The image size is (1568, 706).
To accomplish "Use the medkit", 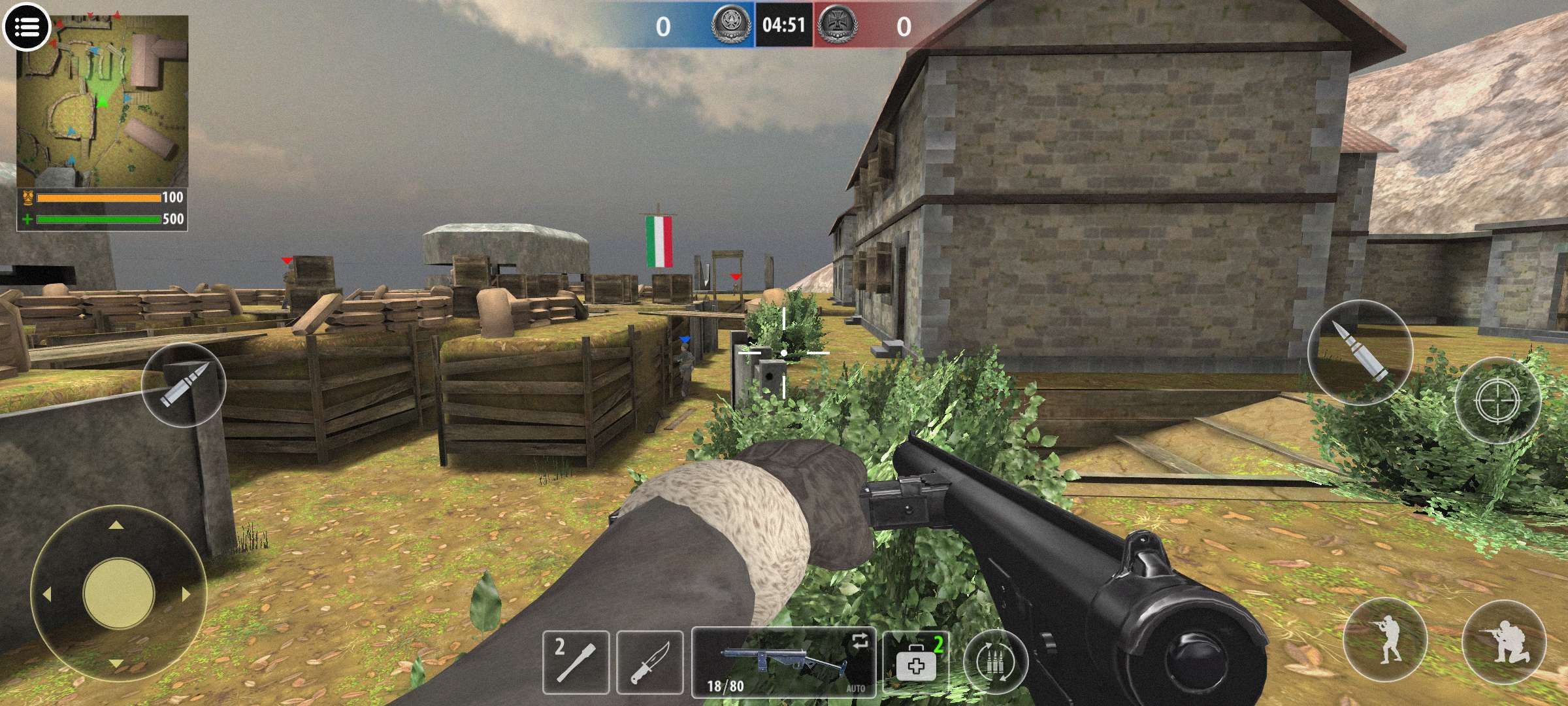I will 916,662.
